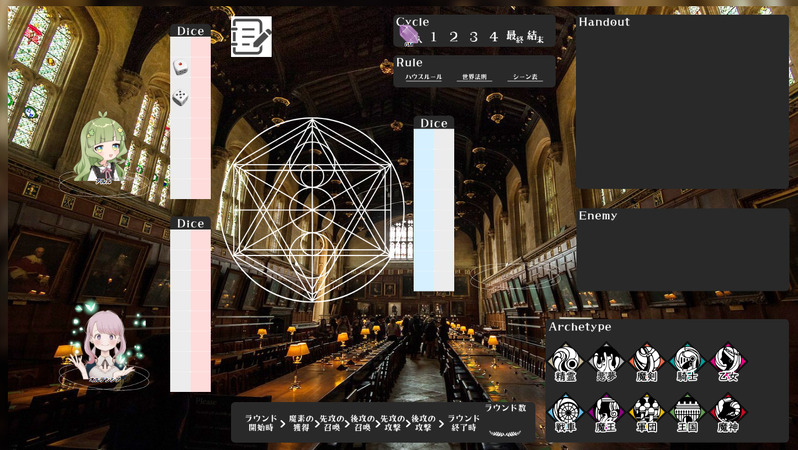Choose the 軍団 archetype icon

(x=647, y=412)
